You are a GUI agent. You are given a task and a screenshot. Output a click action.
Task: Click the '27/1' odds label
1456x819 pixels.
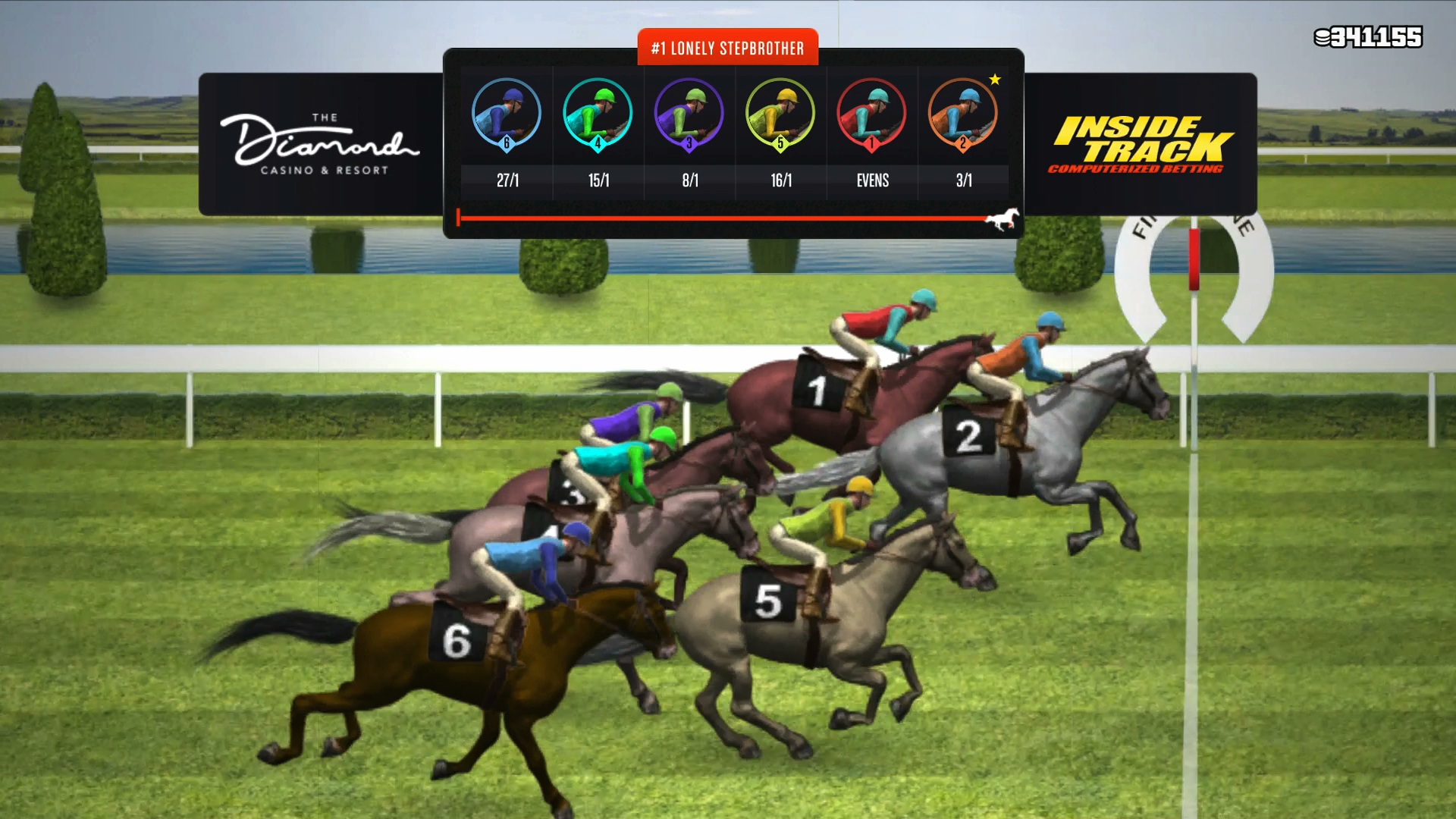tap(507, 180)
